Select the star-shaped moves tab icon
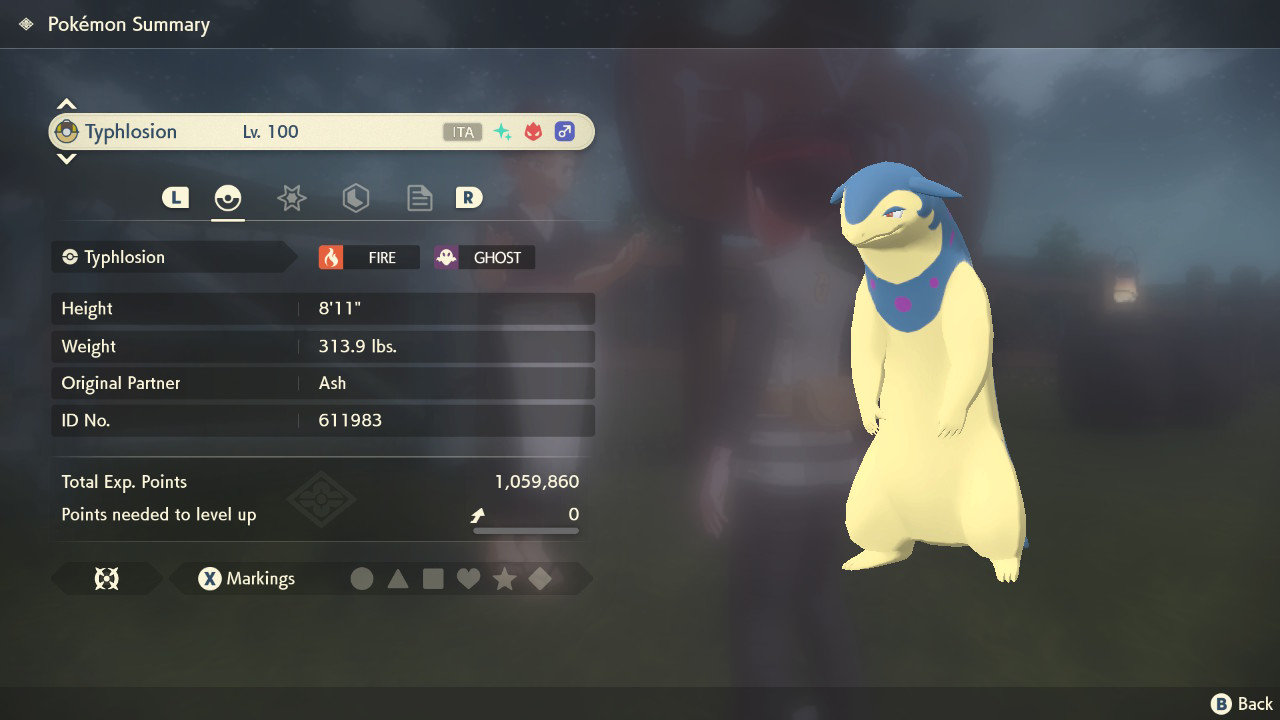This screenshot has height=720, width=1280. 291,198
